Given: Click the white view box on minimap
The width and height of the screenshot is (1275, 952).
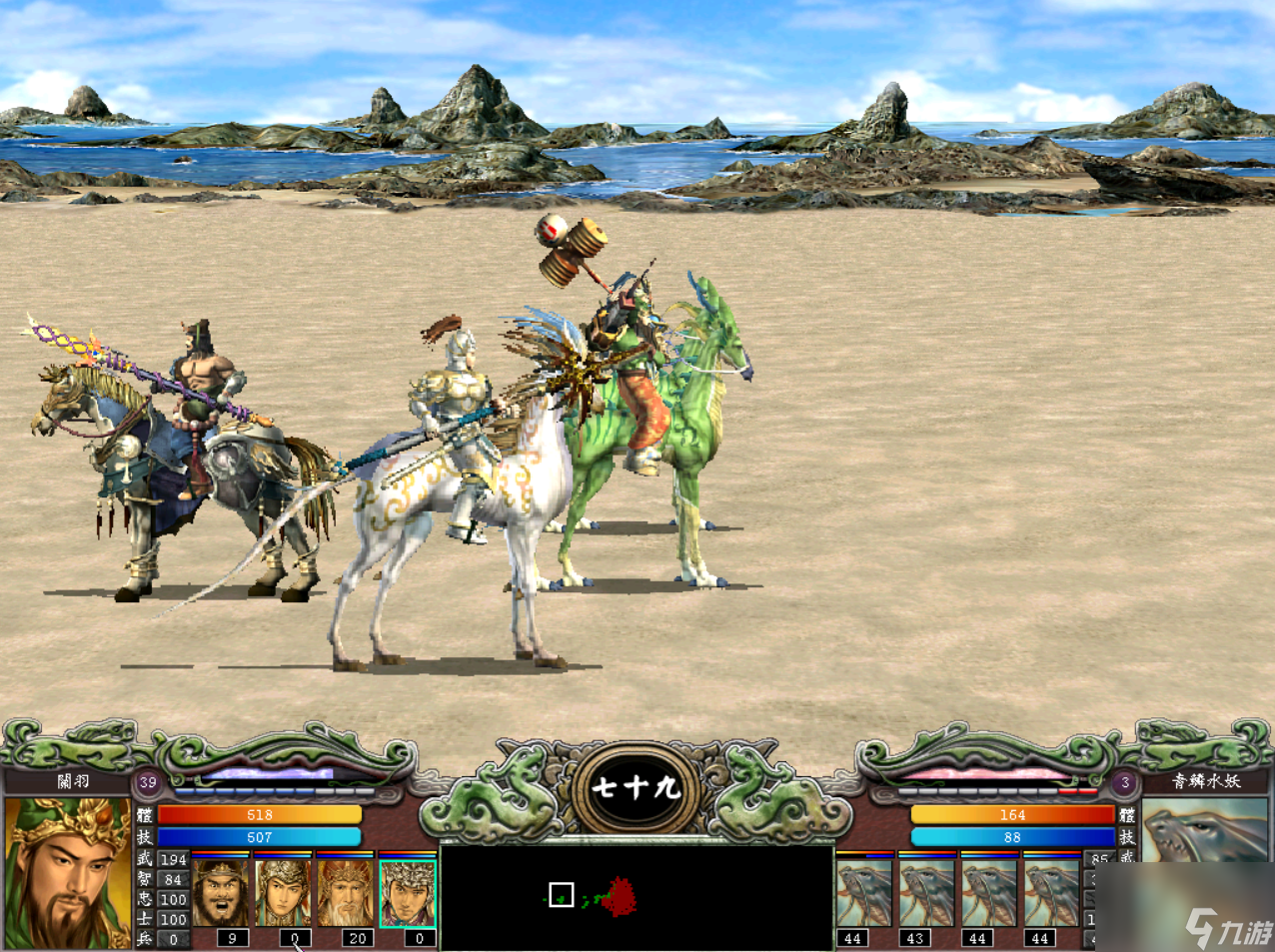Looking at the screenshot, I should (561, 895).
